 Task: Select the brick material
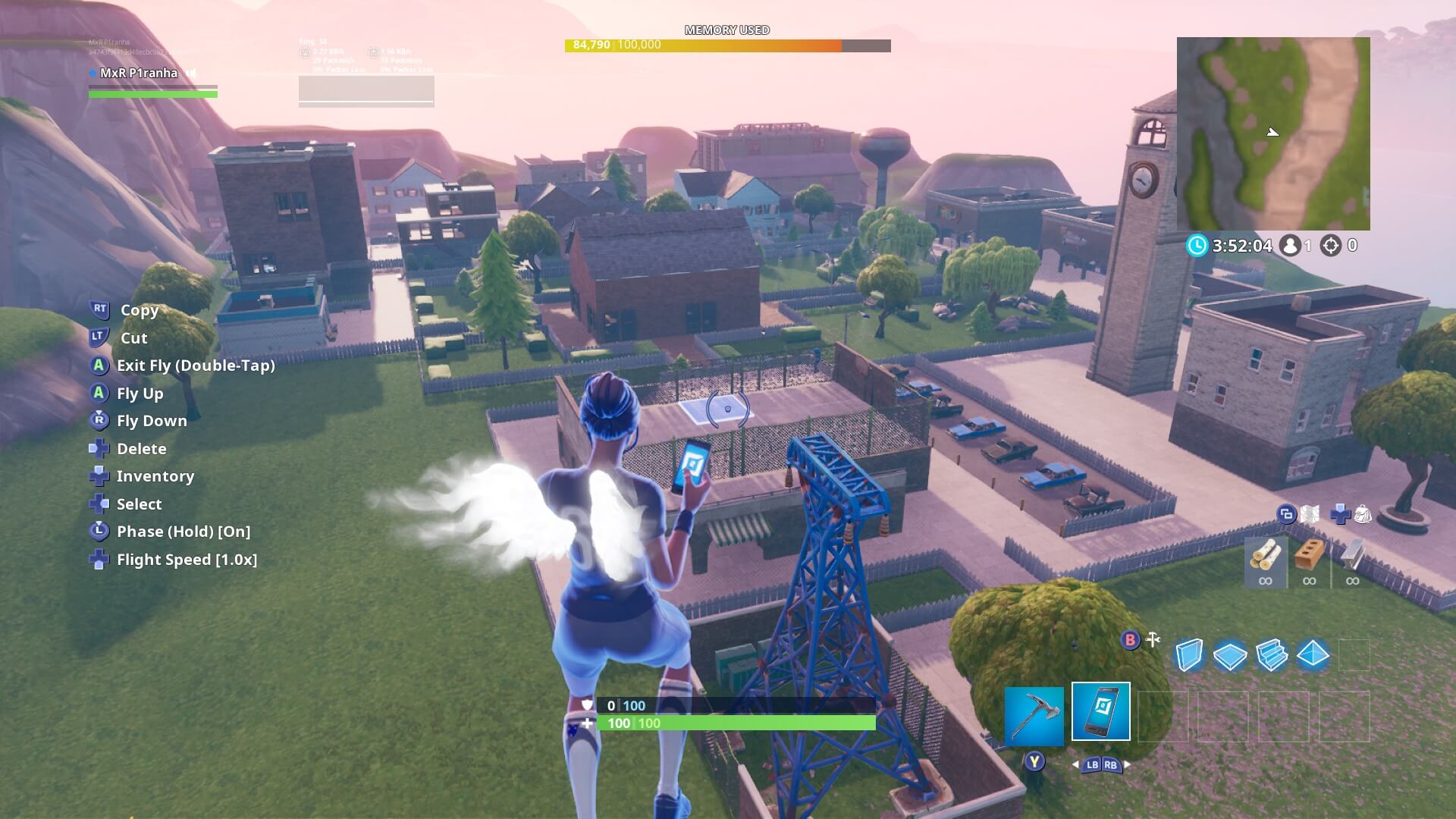coord(1309,562)
